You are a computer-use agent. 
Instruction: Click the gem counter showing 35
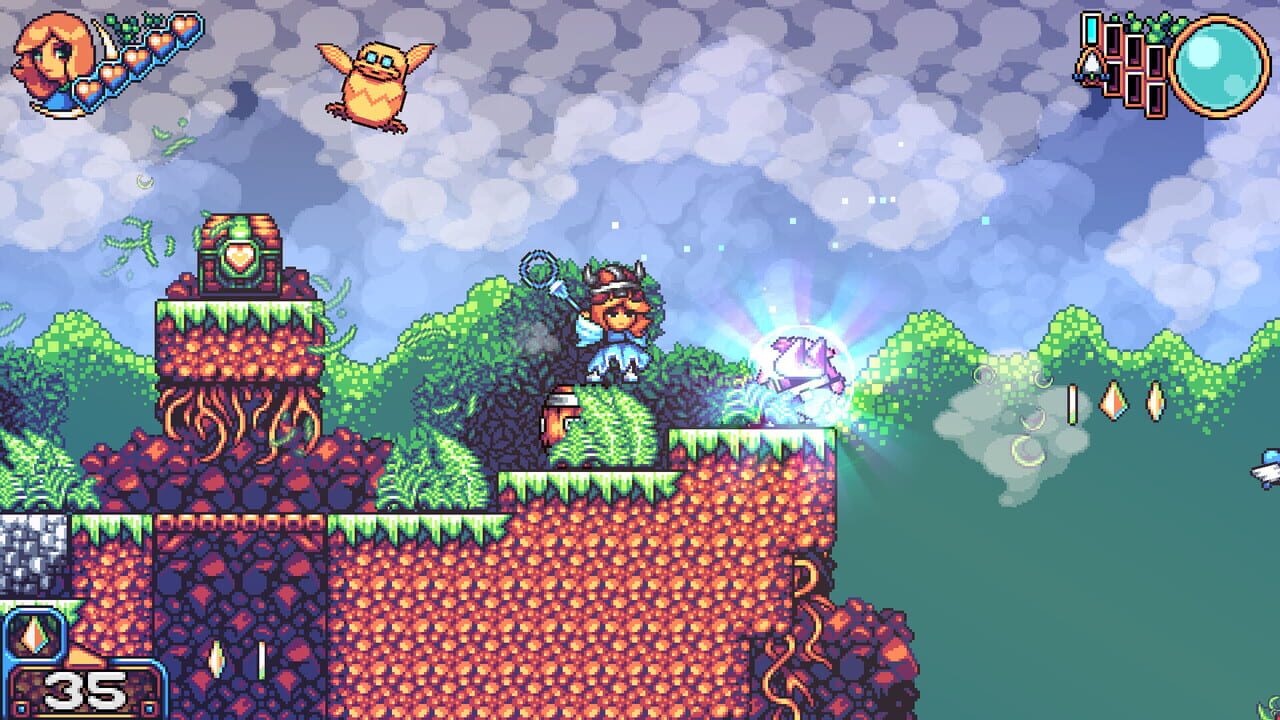[85, 690]
